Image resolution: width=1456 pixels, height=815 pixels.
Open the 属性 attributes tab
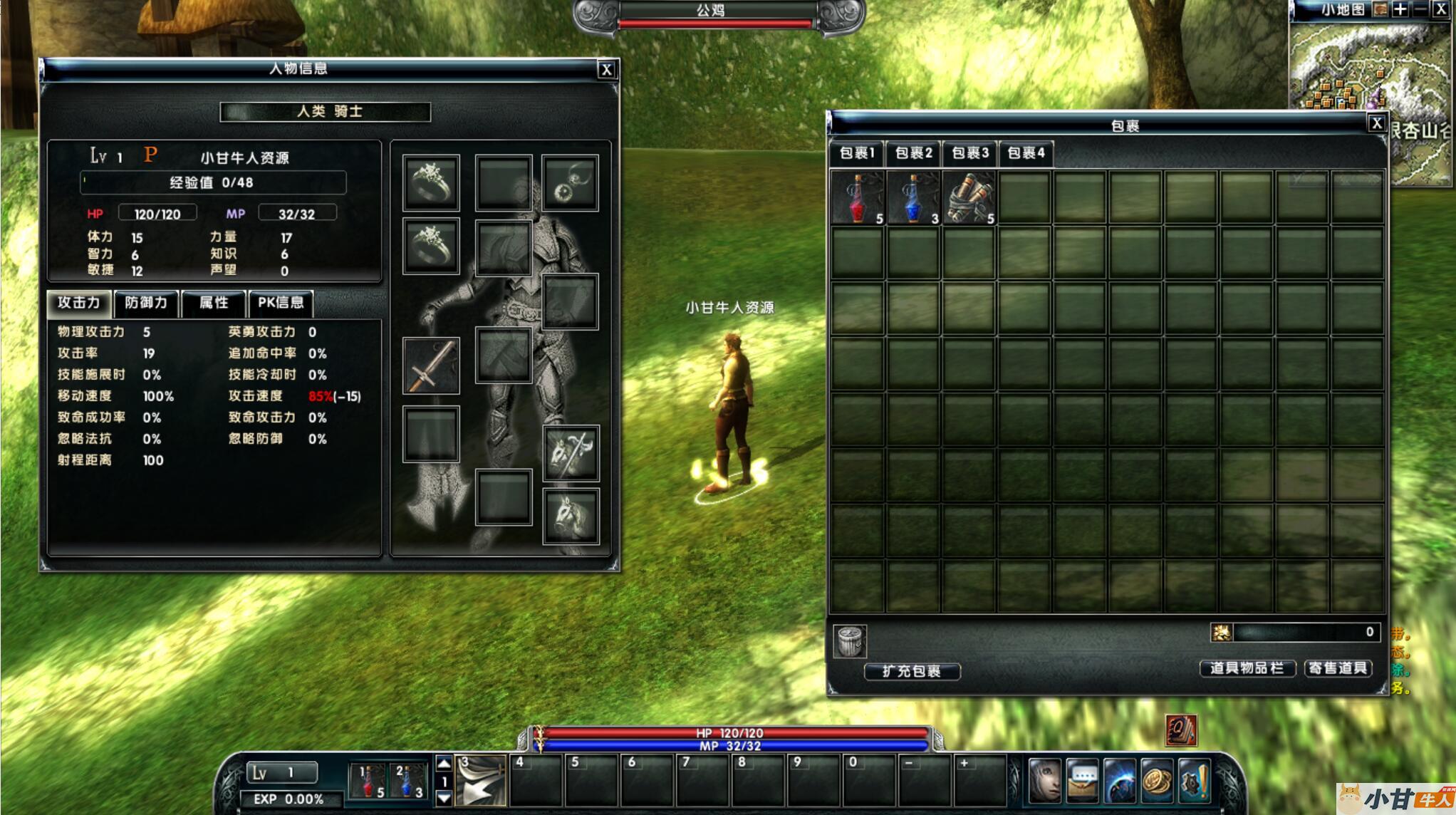click(x=214, y=303)
